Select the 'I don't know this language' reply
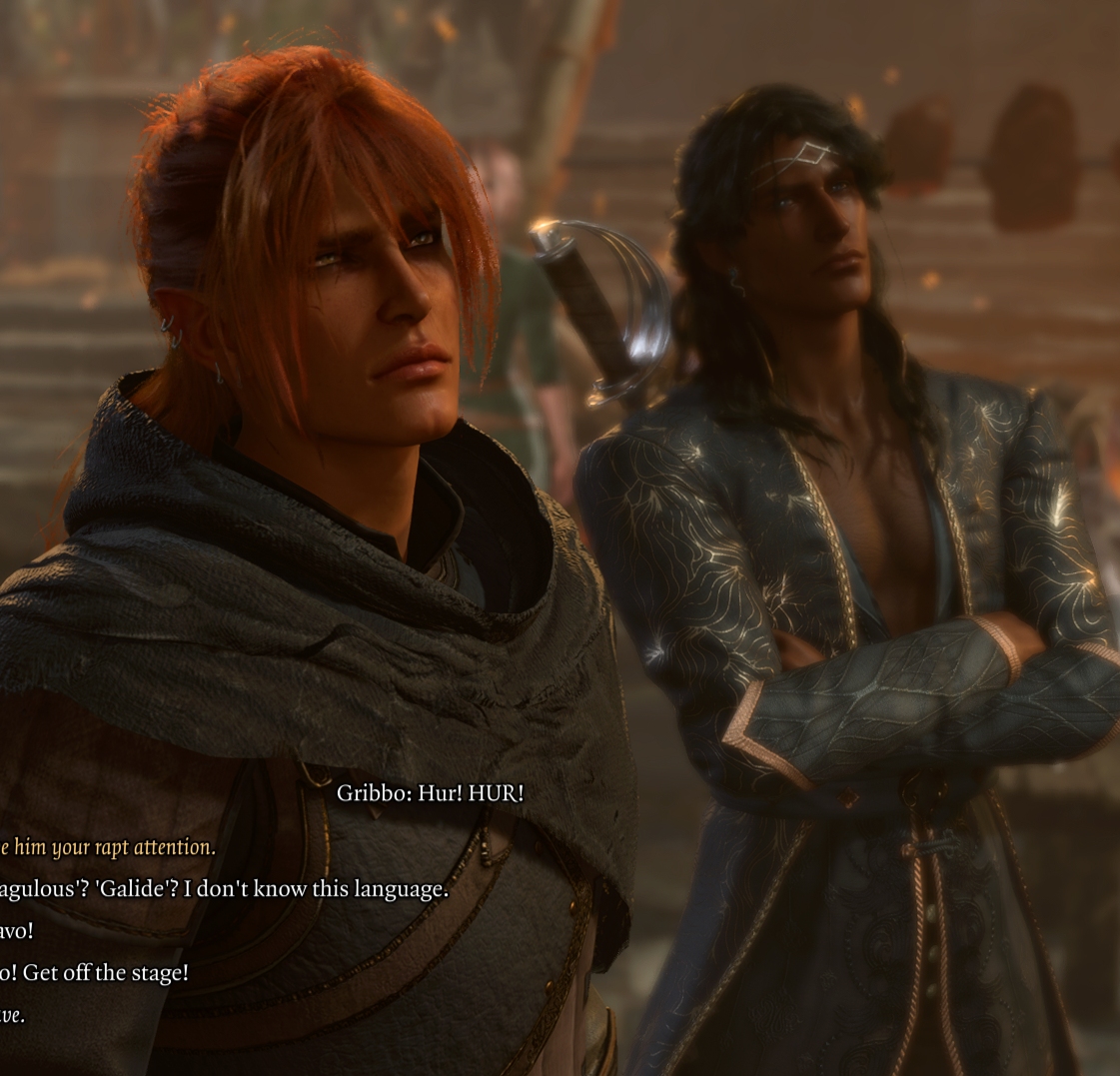The height and width of the screenshot is (1076, 1120). (224, 889)
